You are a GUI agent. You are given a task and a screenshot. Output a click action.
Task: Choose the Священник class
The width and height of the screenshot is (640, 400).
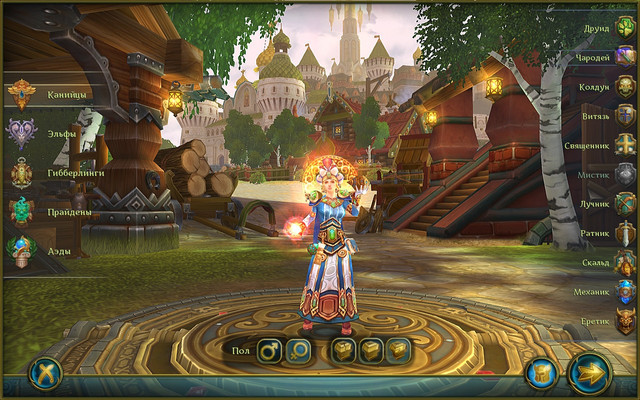pos(625,144)
